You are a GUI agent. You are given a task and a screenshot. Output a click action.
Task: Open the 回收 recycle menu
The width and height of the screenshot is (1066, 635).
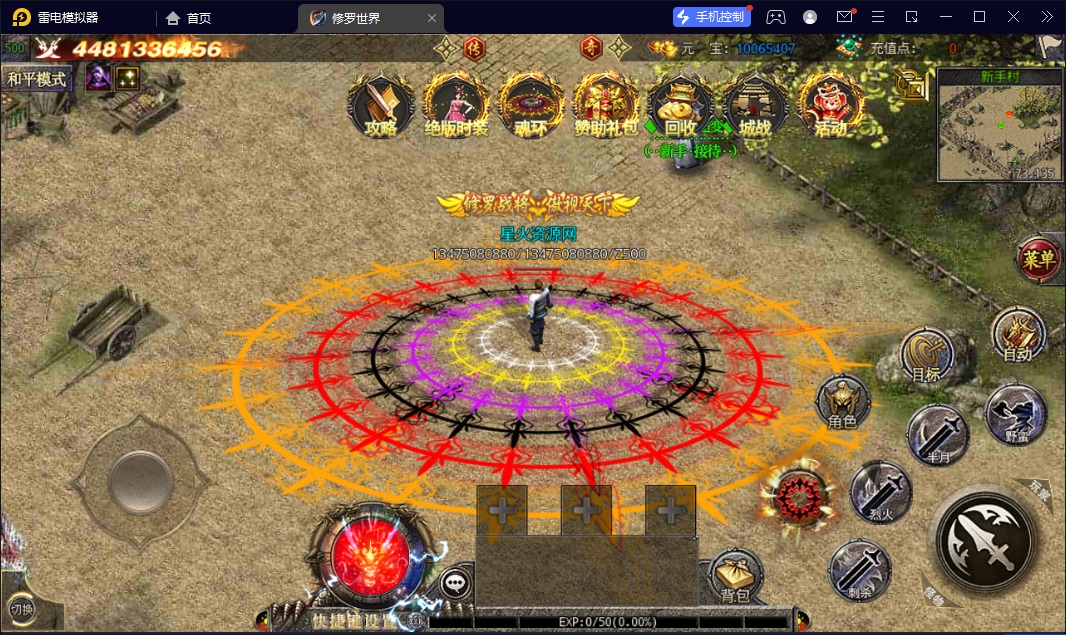coord(680,105)
